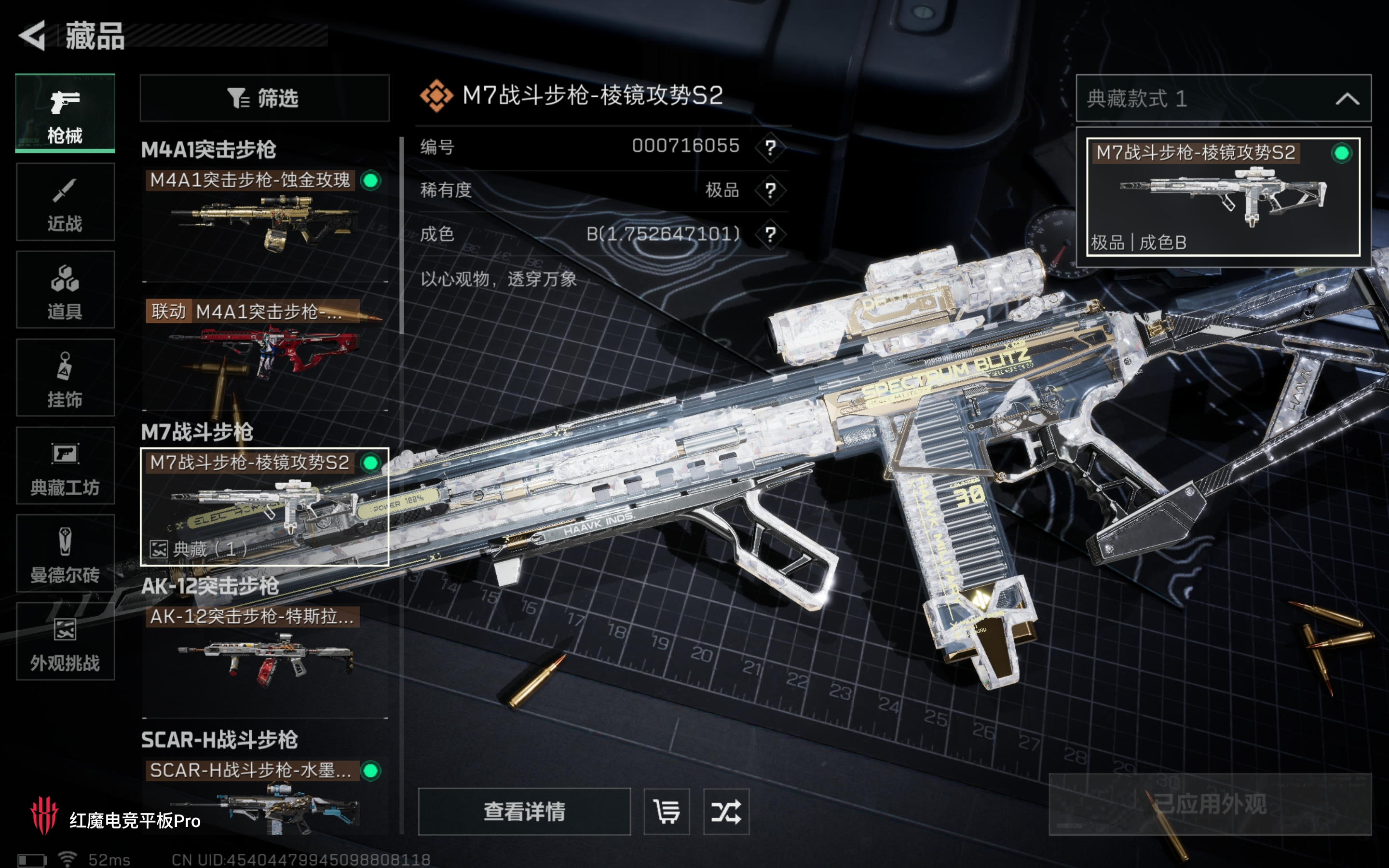Screen dimensions: 1389x868
Task: Click the question mark beside 成色
Action: [770, 234]
